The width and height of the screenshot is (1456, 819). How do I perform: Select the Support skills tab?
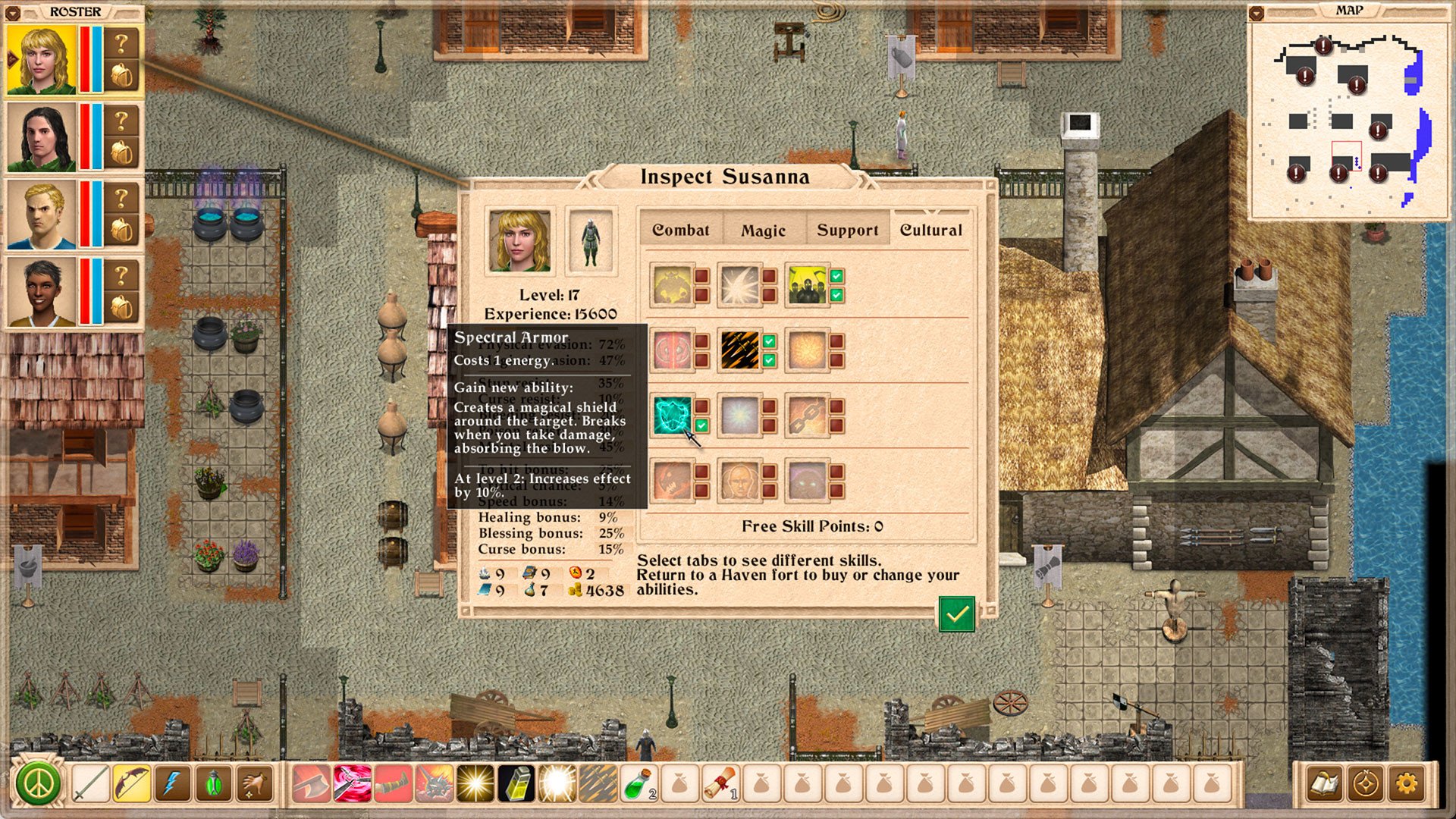pos(847,231)
